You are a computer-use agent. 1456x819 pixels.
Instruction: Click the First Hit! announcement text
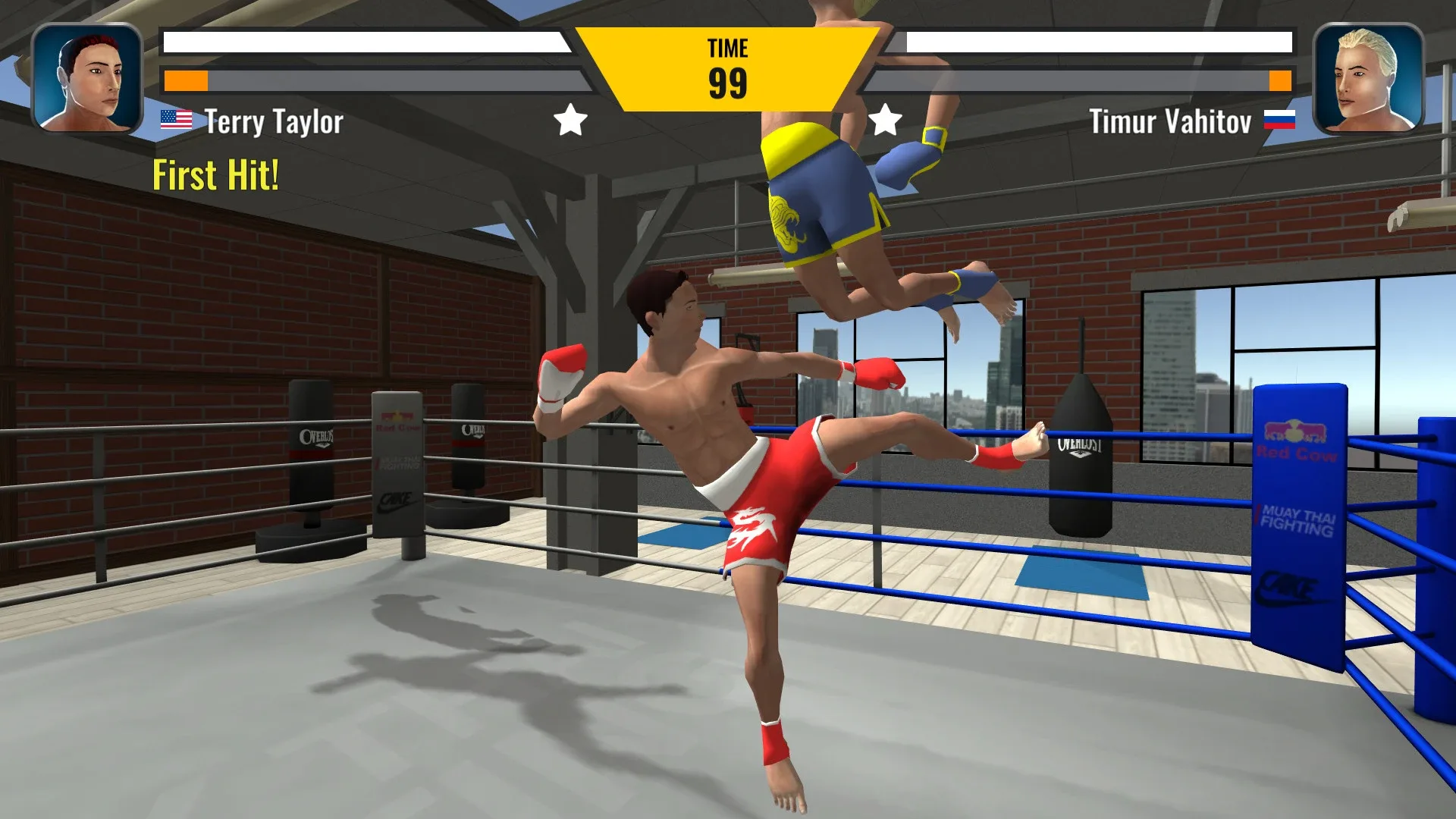215,175
